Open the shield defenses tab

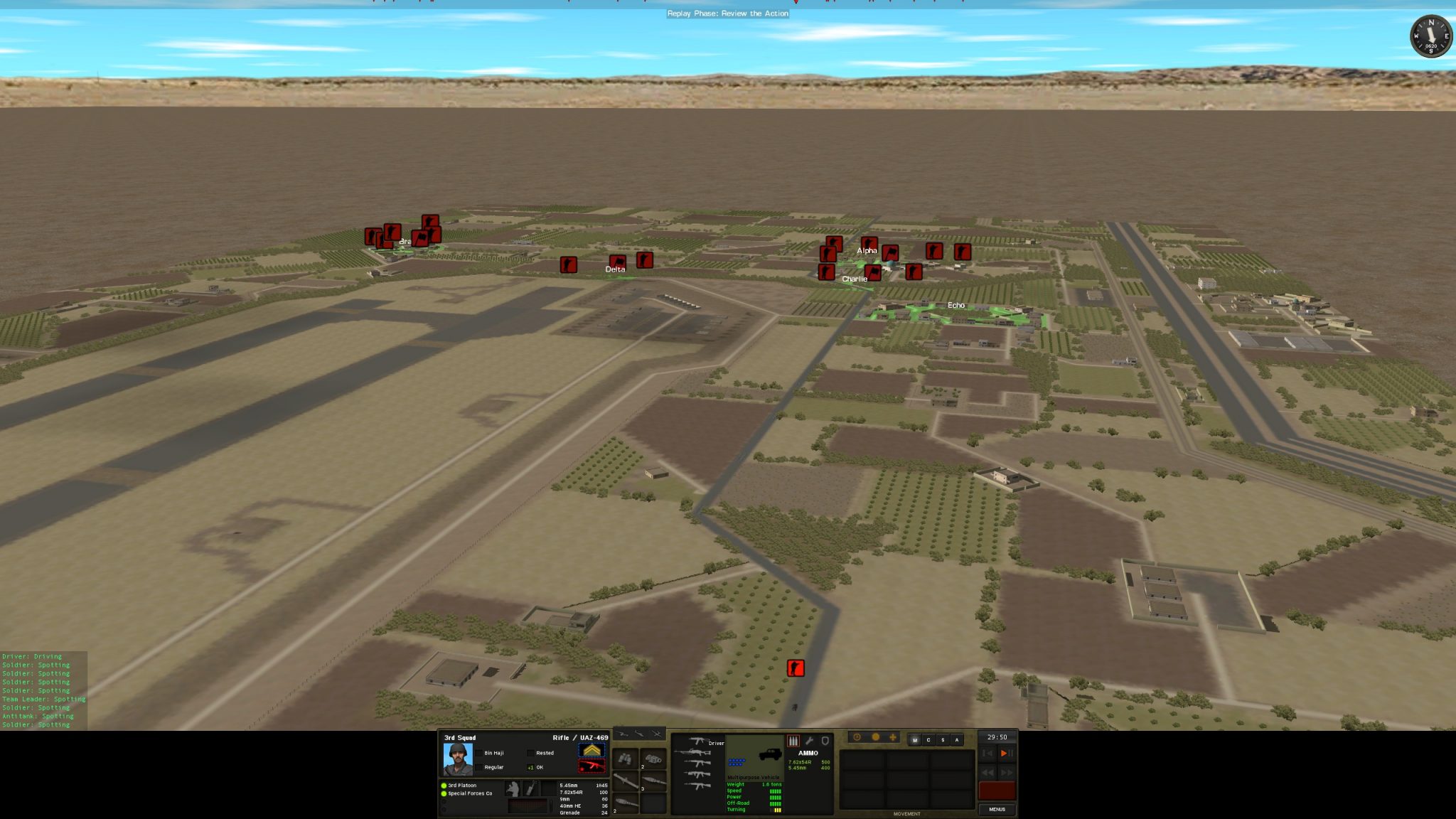pyautogui.click(x=825, y=741)
